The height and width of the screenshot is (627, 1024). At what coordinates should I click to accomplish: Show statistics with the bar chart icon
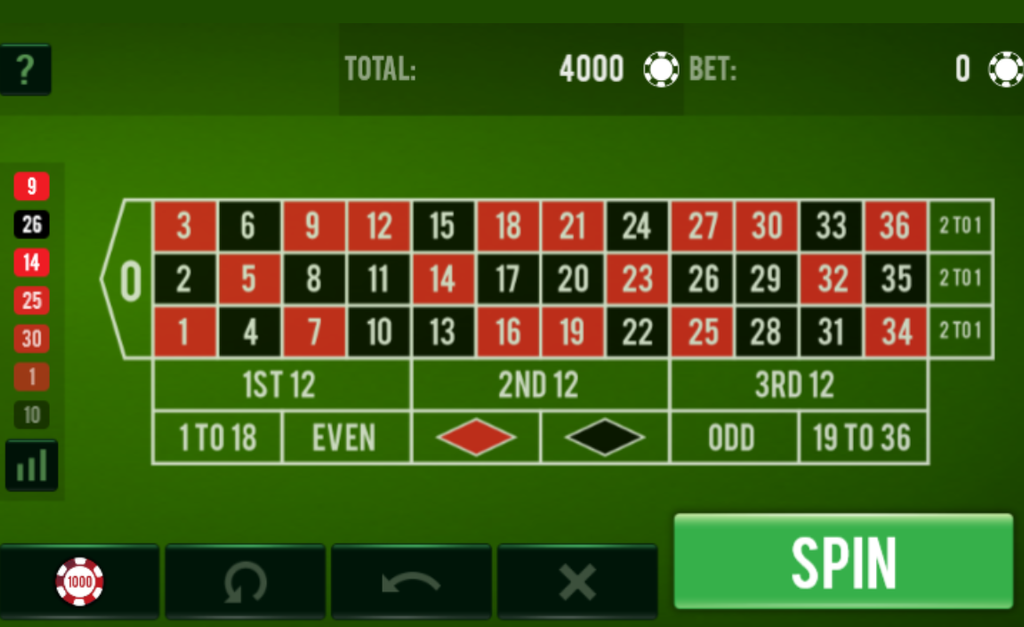[32, 465]
